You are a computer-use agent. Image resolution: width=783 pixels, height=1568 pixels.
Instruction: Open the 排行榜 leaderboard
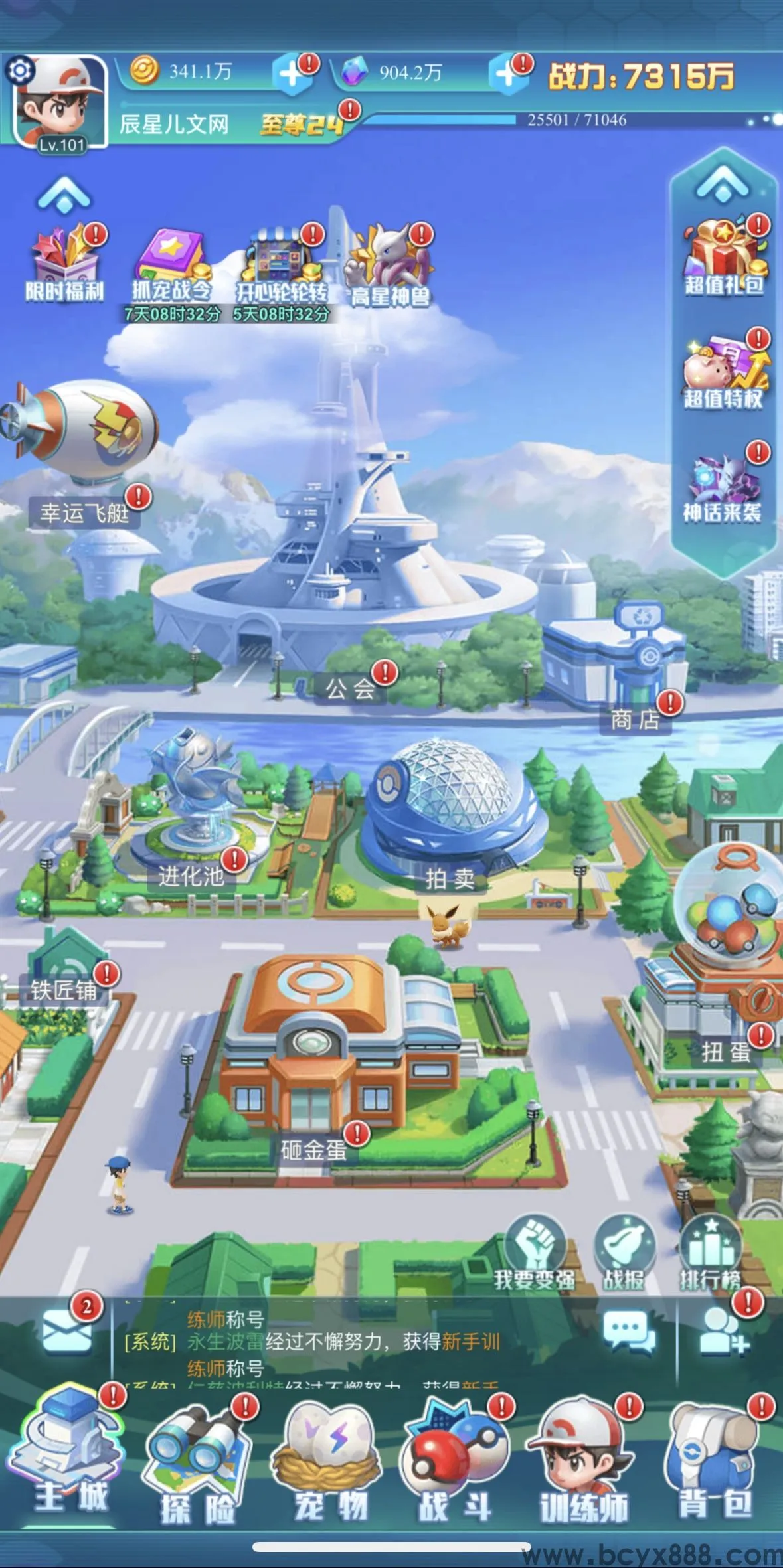(x=710, y=1253)
